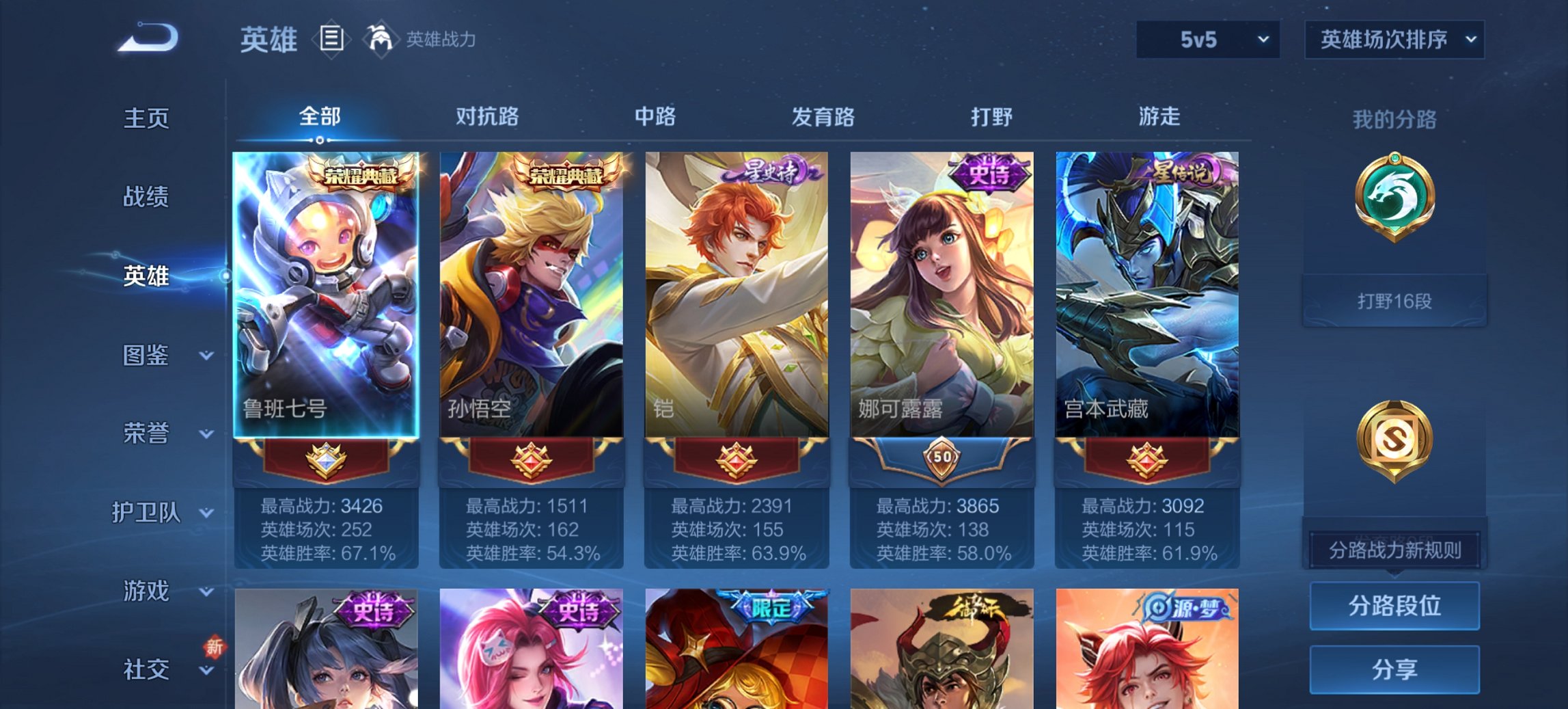Viewport: 1568px width, 709px height.
Task: Open the hero list icon beside 英雄 title
Action: pyautogui.click(x=331, y=40)
